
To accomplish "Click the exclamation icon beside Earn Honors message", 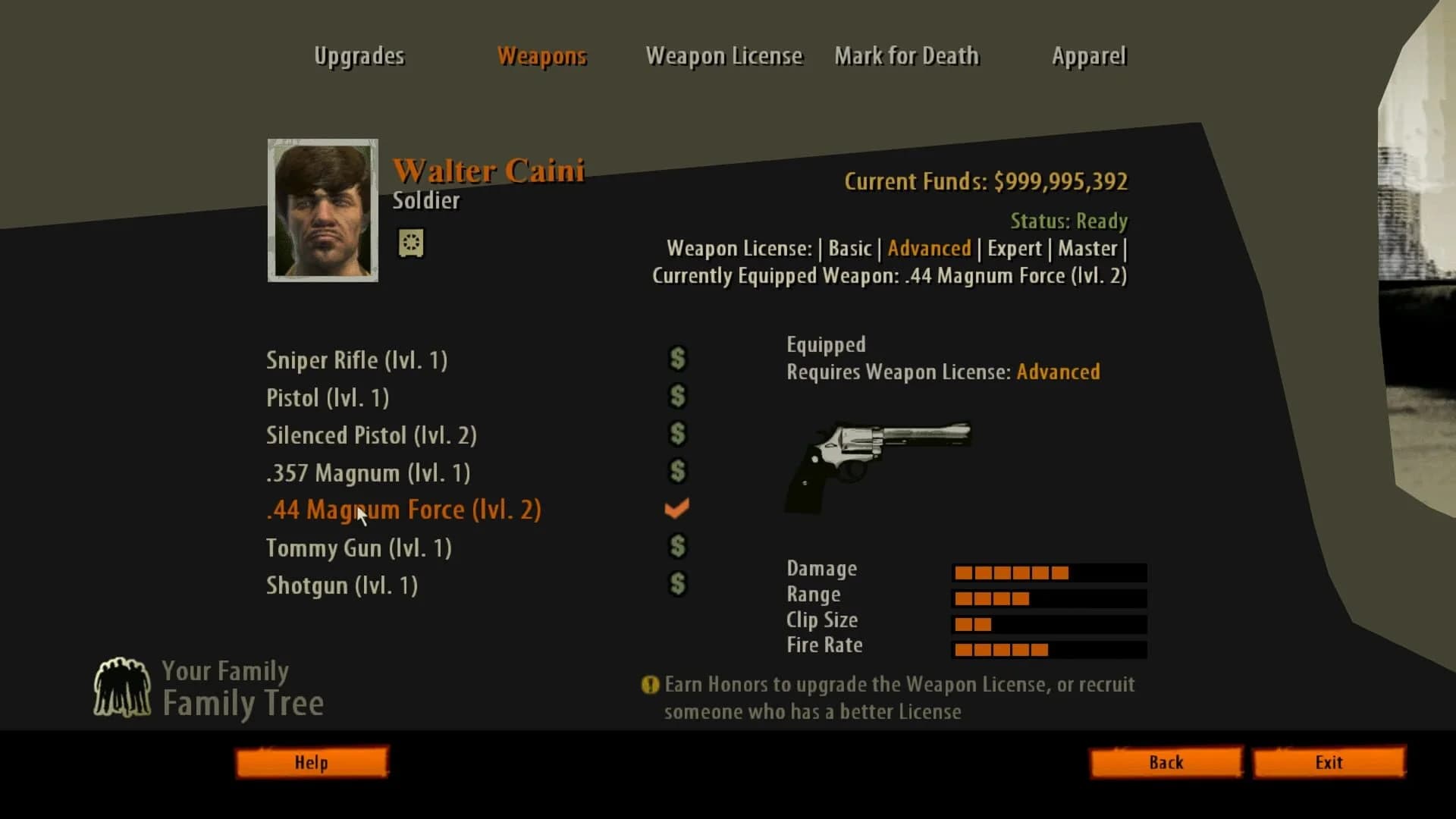I will [x=649, y=685].
